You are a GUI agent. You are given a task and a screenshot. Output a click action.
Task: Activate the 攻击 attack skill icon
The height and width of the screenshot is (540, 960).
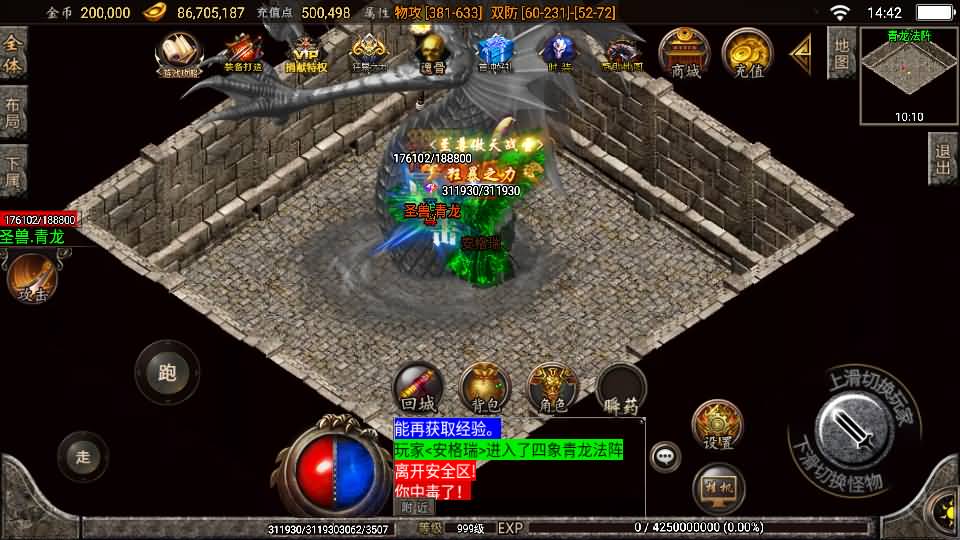click(32, 277)
